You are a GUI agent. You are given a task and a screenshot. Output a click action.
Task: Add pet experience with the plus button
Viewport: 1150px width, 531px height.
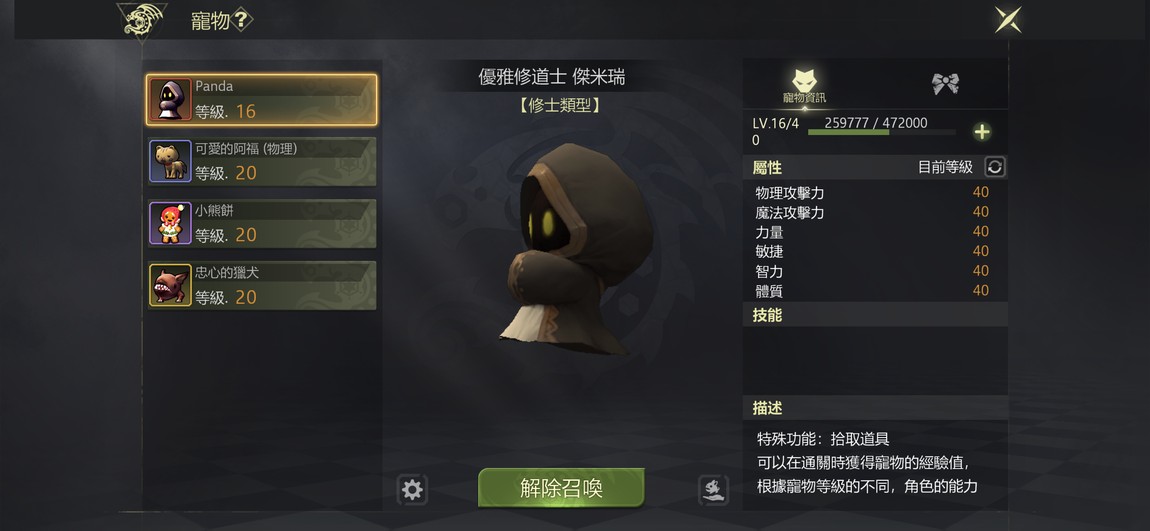coord(982,132)
